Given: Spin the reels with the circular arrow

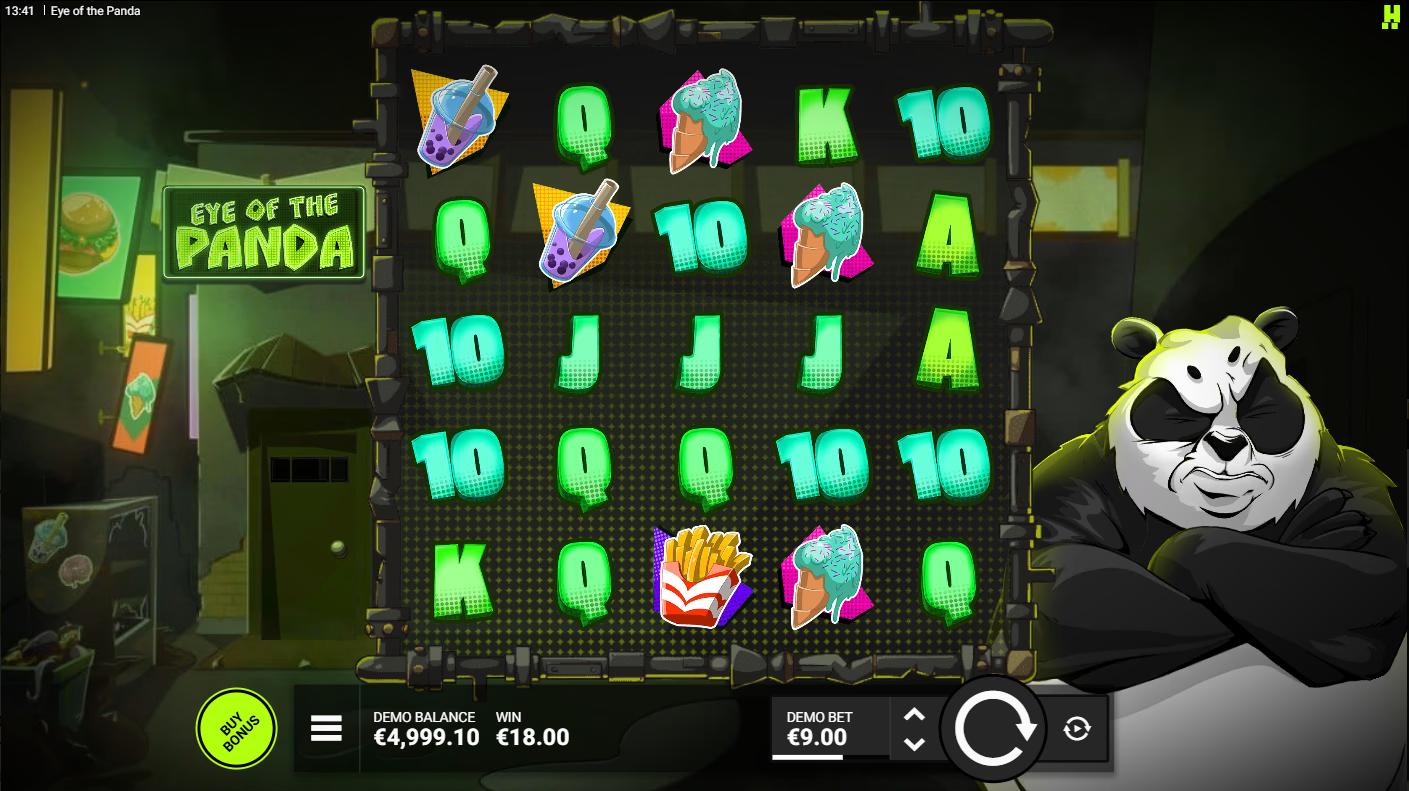Looking at the screenshot, I should [994, 729].
